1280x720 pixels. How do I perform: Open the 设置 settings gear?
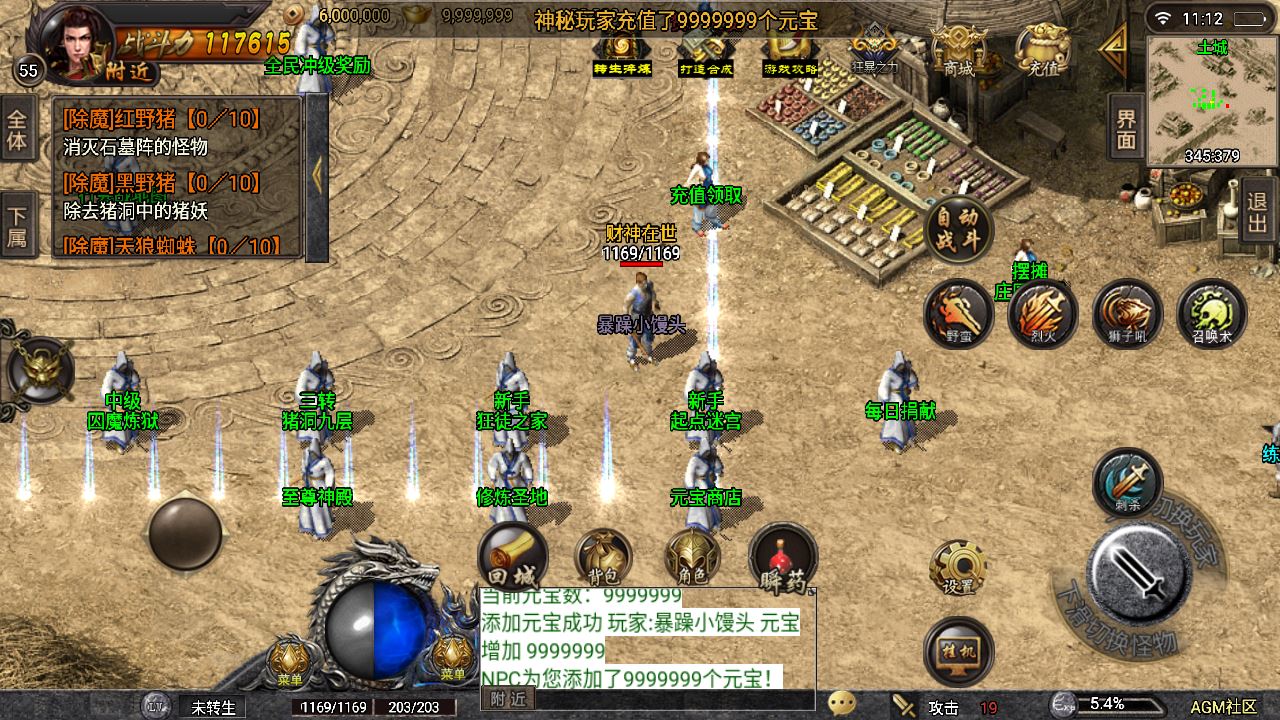pyautogui.click(x=958, y=568)
